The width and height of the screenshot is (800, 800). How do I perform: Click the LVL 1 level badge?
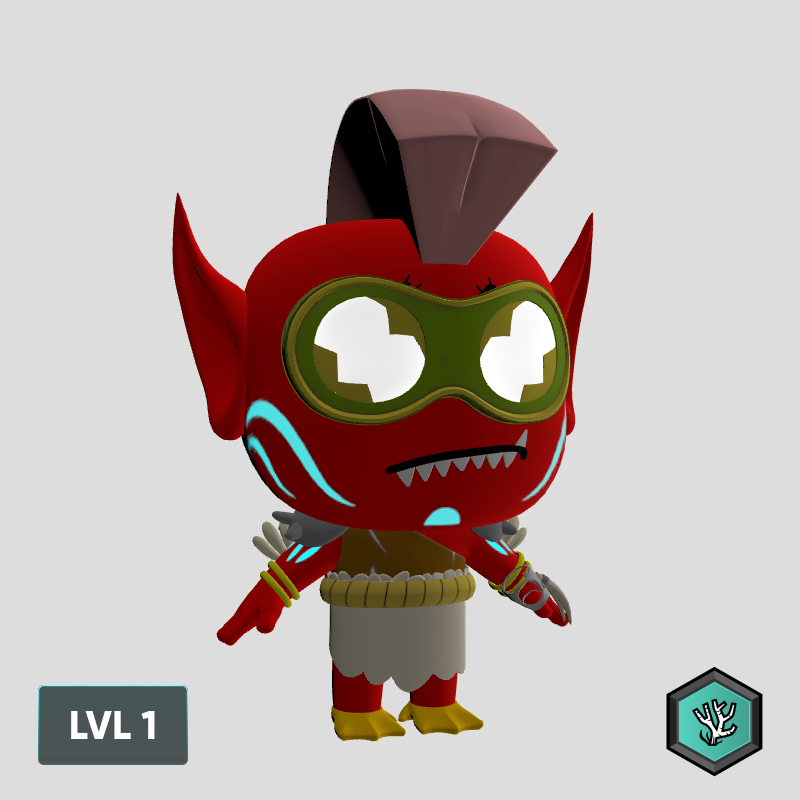tap(113, 725)
